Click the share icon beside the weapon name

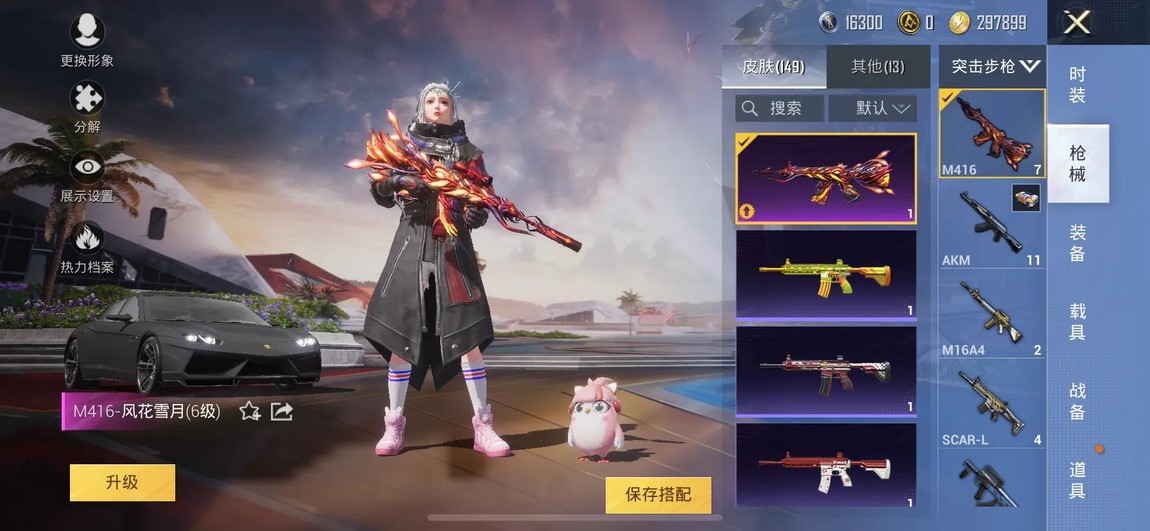(282, 411)
